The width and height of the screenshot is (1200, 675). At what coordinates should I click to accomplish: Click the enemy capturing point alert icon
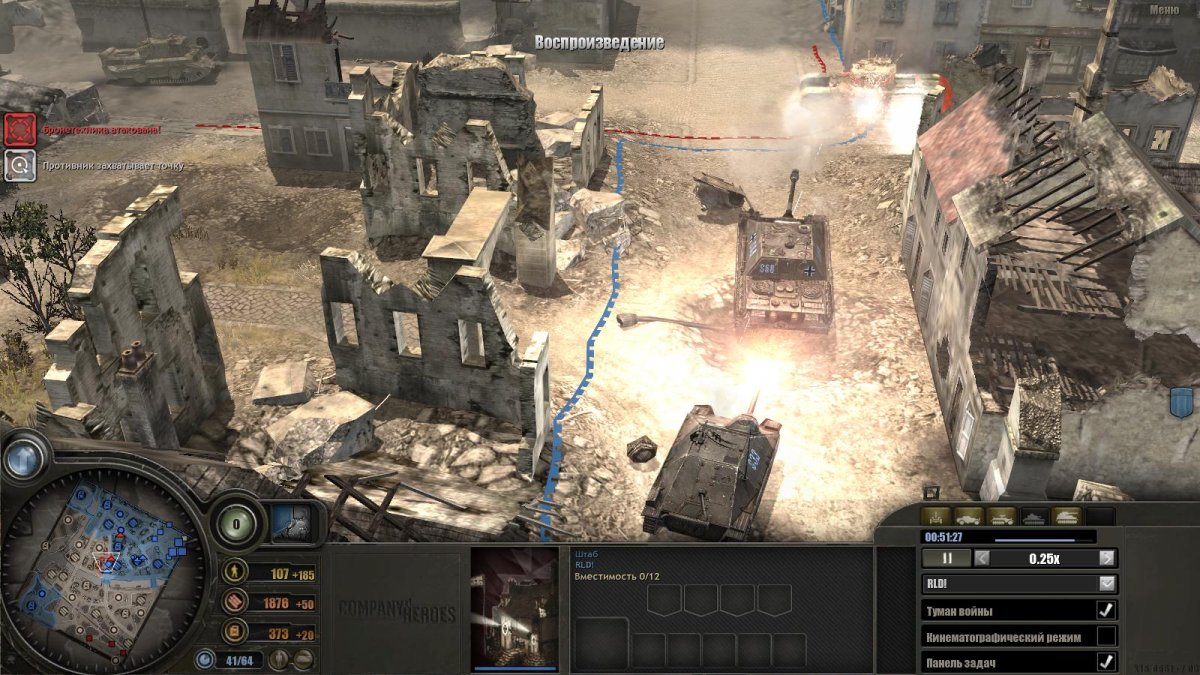[x=20, y=165]
